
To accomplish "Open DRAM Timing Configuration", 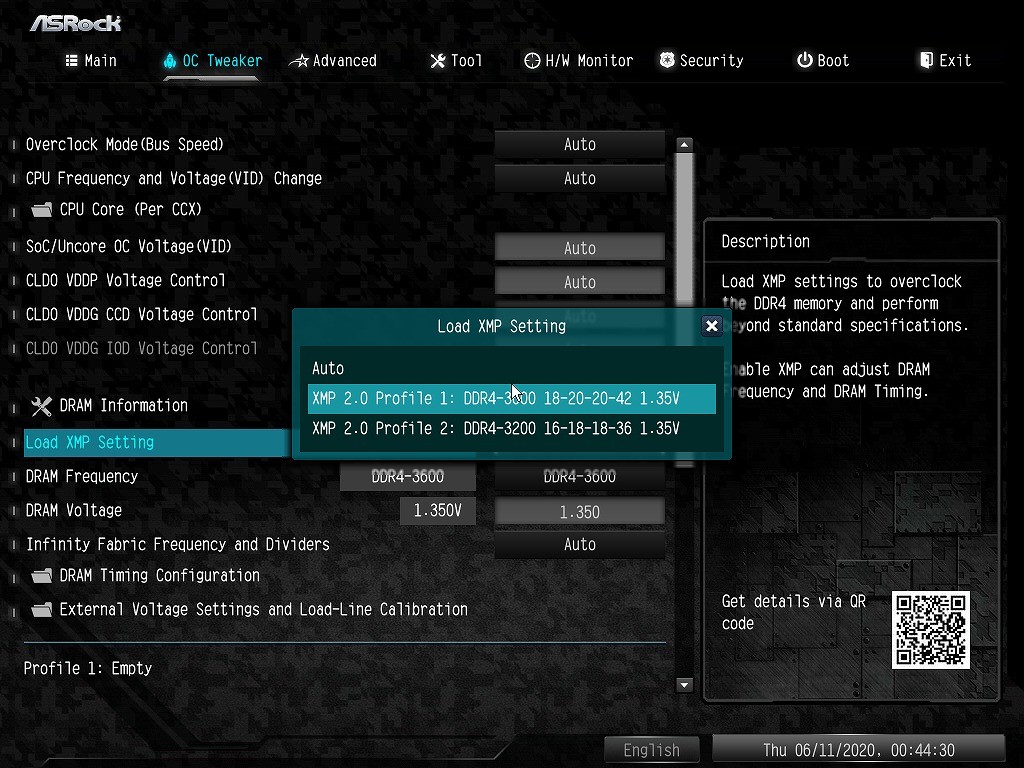I will pos(159,576).
